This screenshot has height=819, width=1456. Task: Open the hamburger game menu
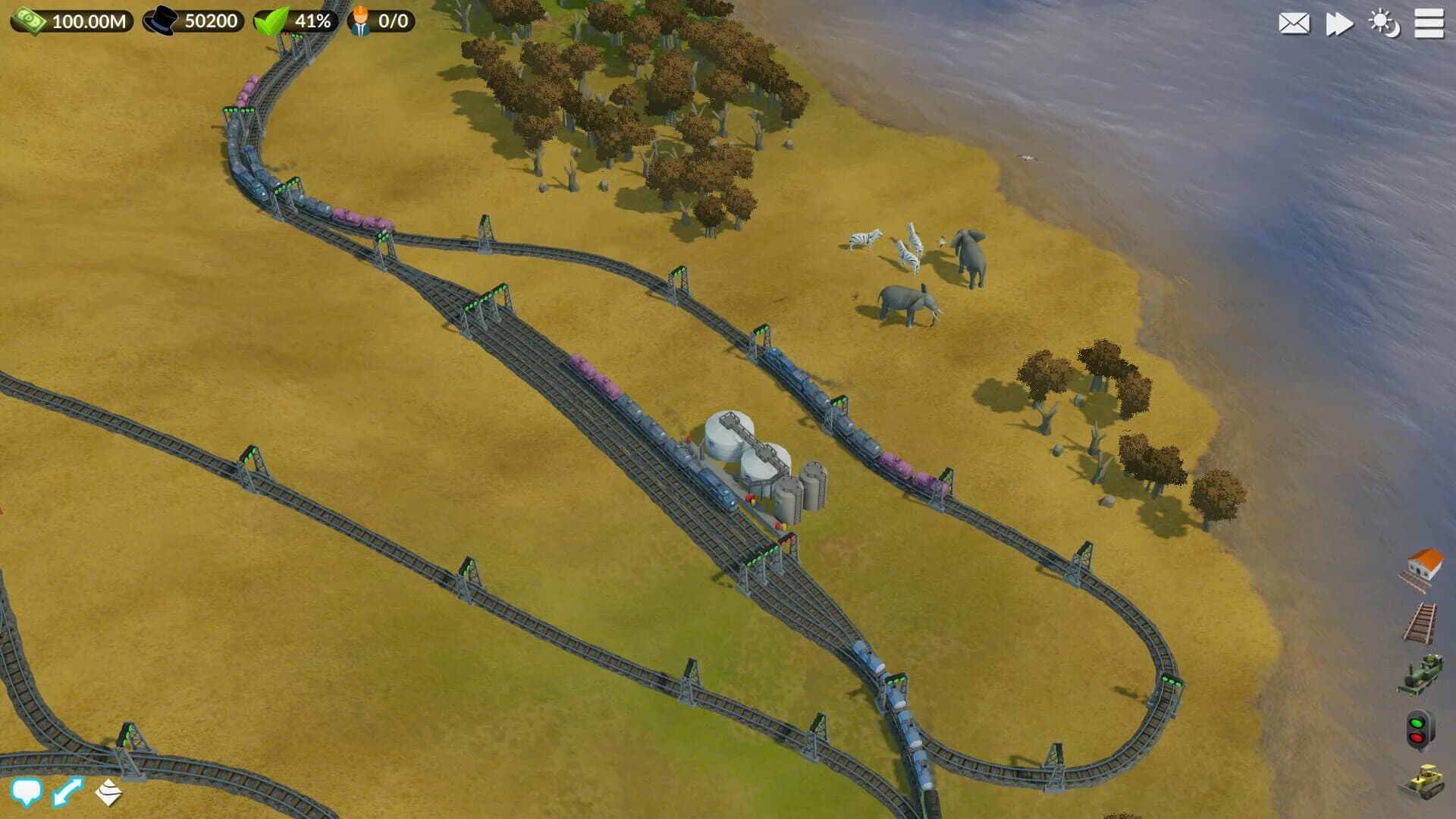[x=1429, y=24]
